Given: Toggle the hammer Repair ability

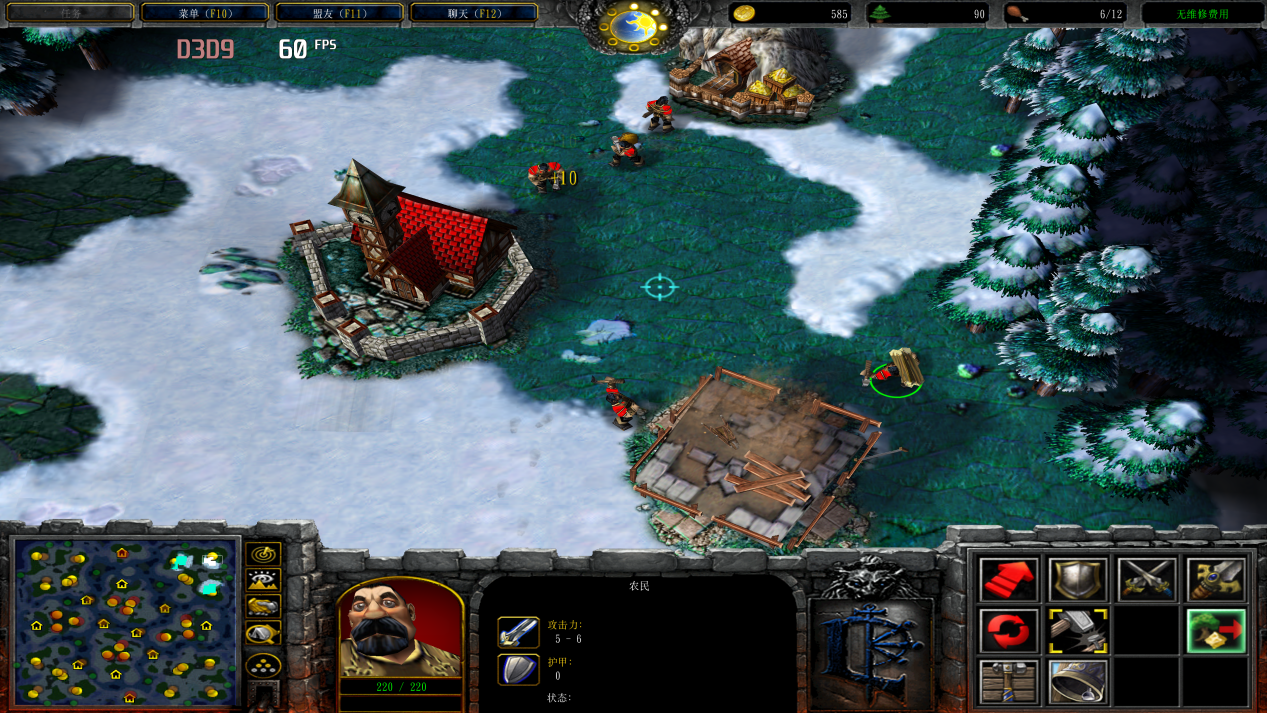Looking at the screenshot, I should [1078, 631].
